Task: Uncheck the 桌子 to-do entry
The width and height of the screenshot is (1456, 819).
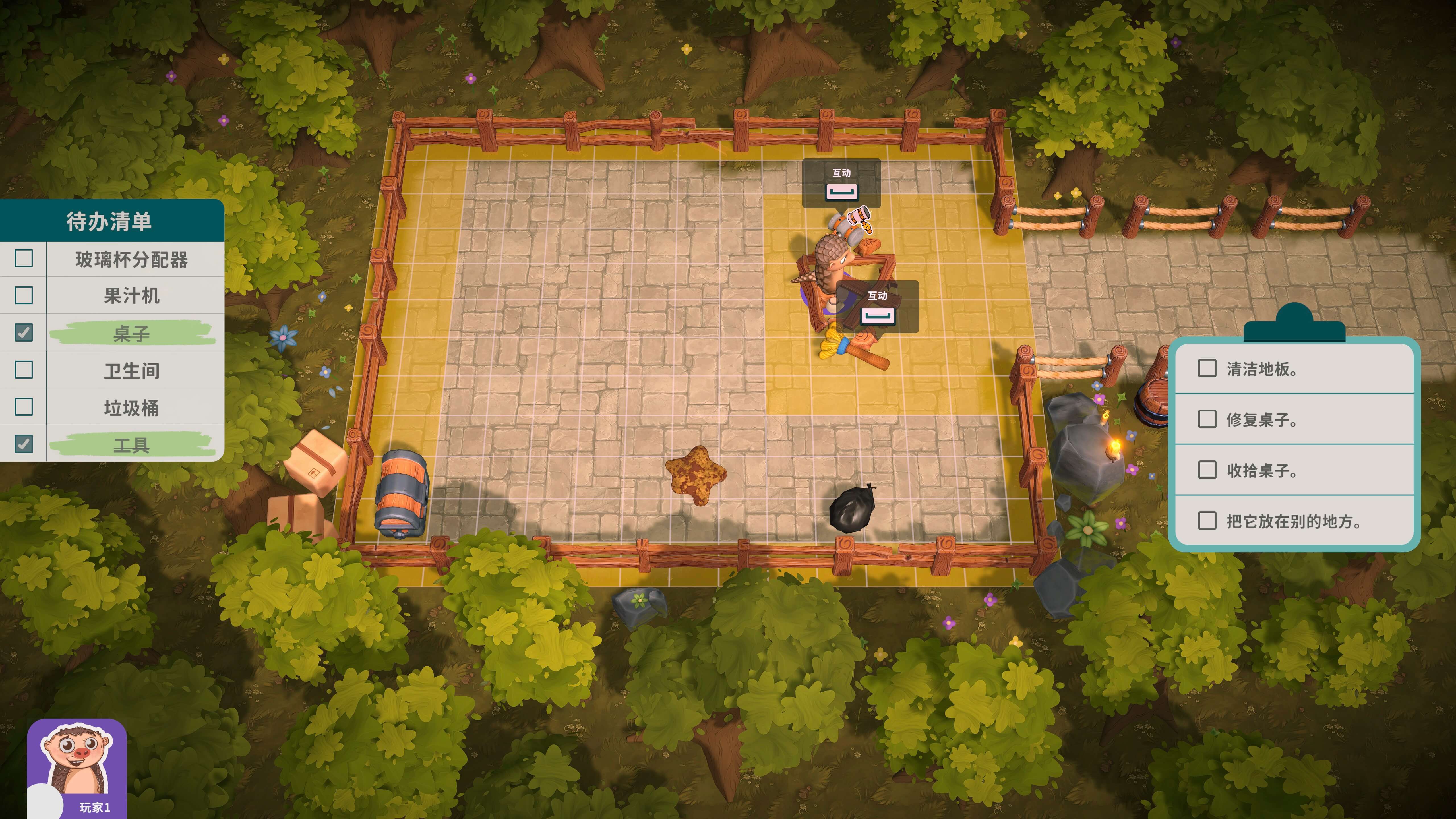Action: (x=24, y=332)
